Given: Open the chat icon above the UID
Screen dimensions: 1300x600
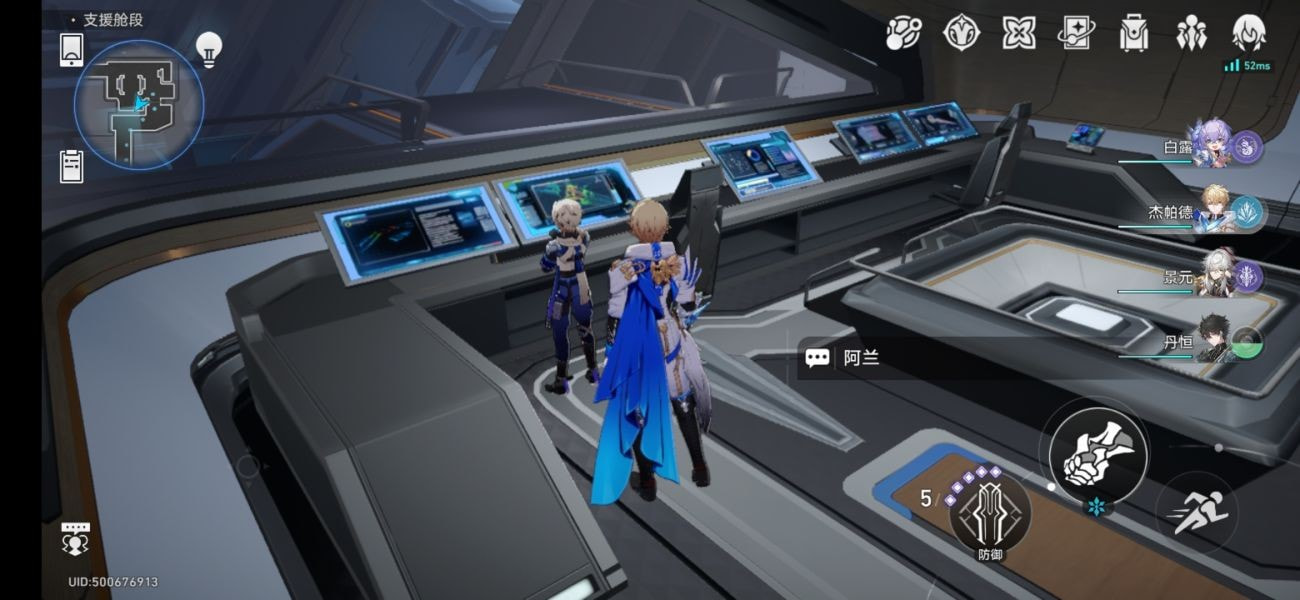Looking at the screenshot, I should click(x=76, y=537).
